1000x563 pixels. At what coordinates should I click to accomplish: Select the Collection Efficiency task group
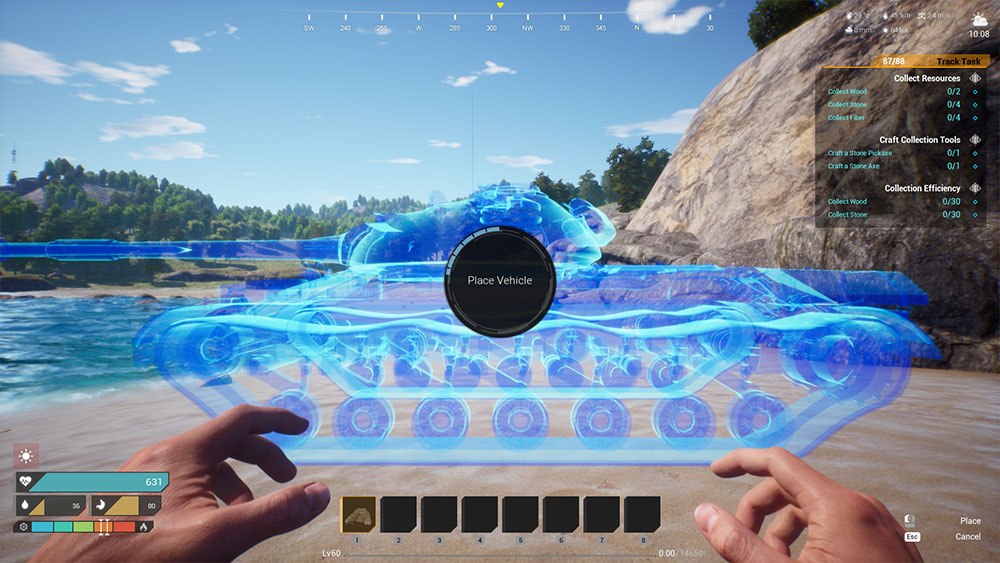tap(922, 188)
